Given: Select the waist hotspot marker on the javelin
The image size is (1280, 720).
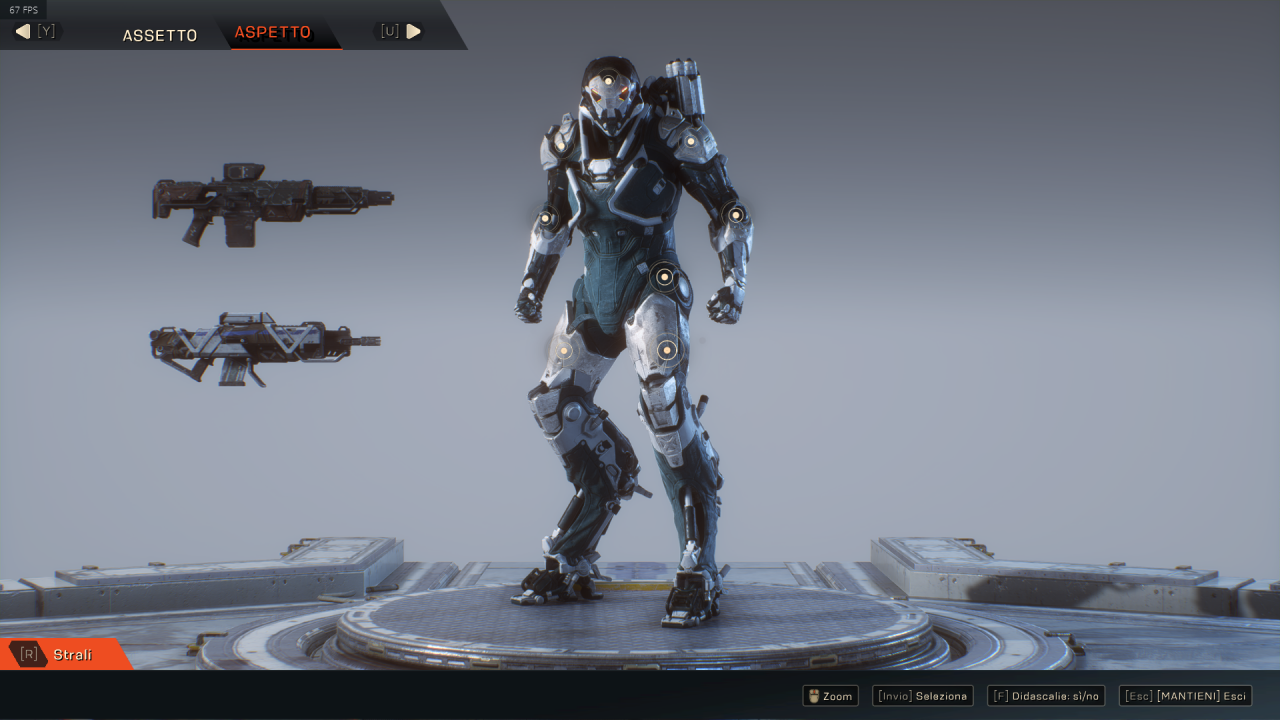Looking at the screenshot, I should (664, 277).
